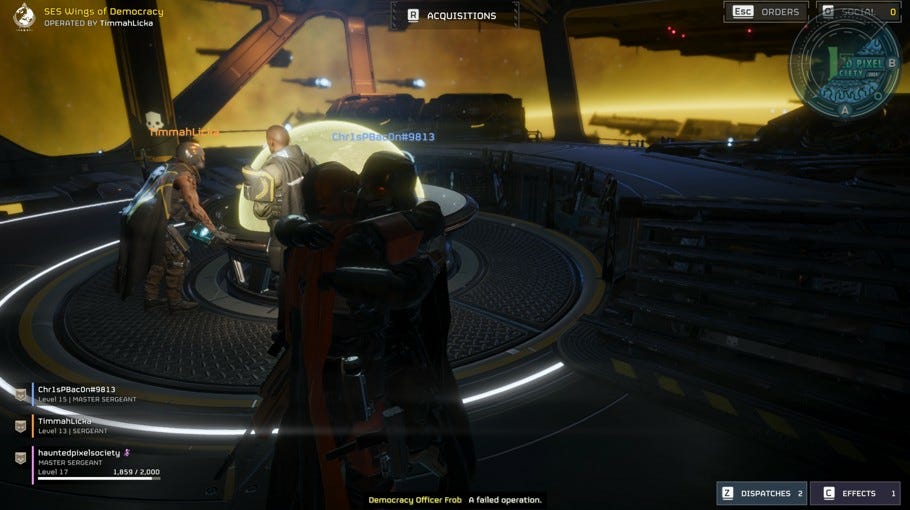Open the Effects panel
This screenshot has width=910, height=510.
(x=854, y=493)
